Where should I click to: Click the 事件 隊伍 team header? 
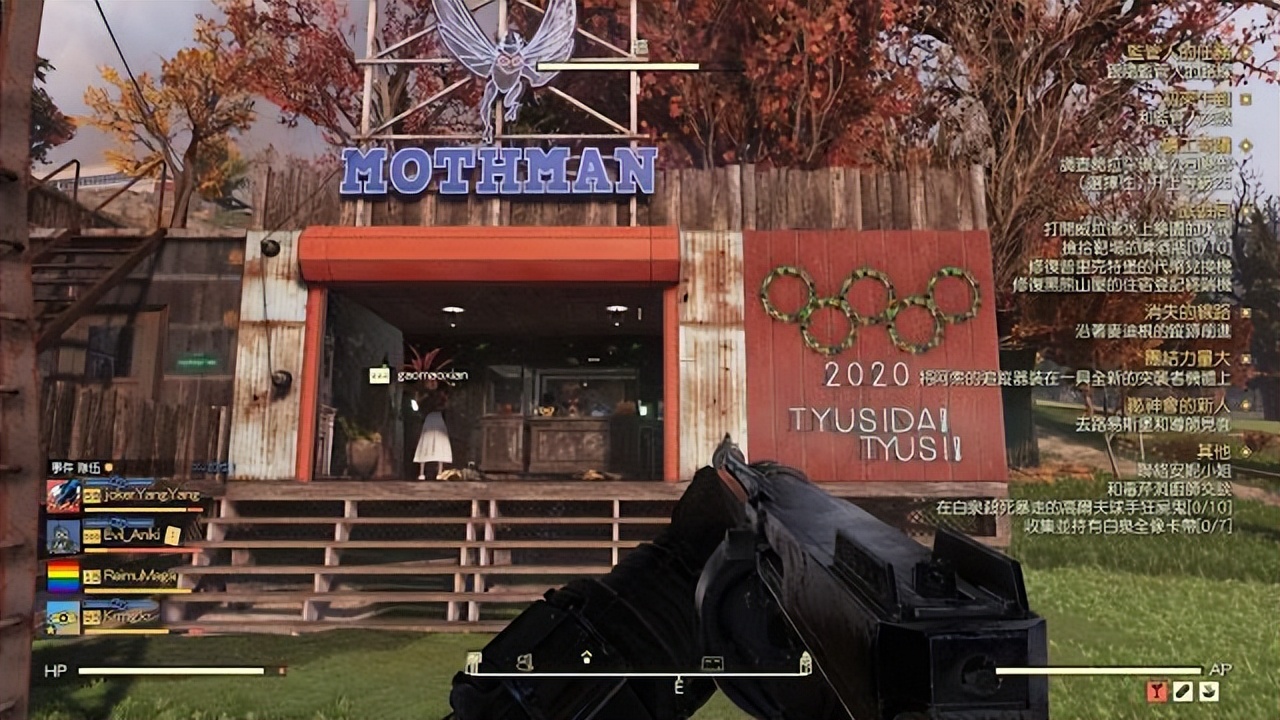[76, 467]
